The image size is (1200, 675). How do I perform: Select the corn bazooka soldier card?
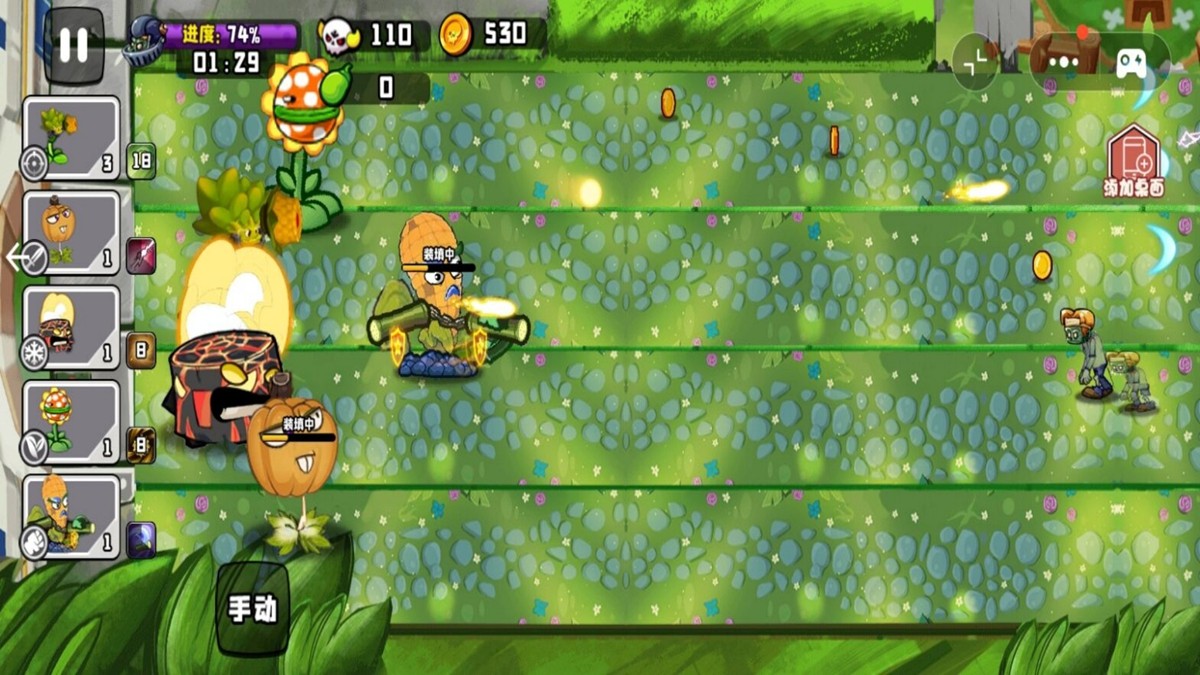71,516
